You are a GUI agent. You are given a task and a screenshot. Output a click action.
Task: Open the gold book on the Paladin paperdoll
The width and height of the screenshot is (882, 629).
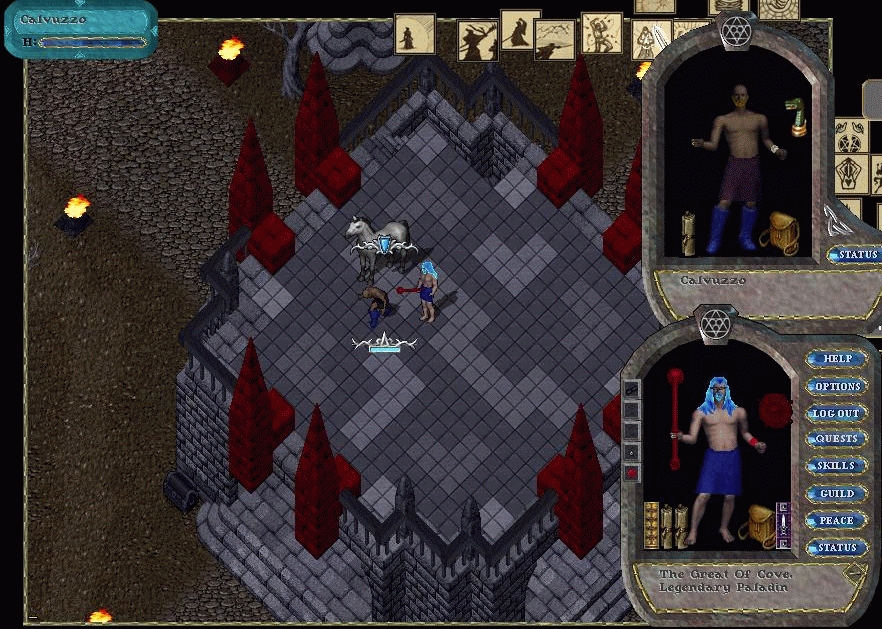point(652,525)
